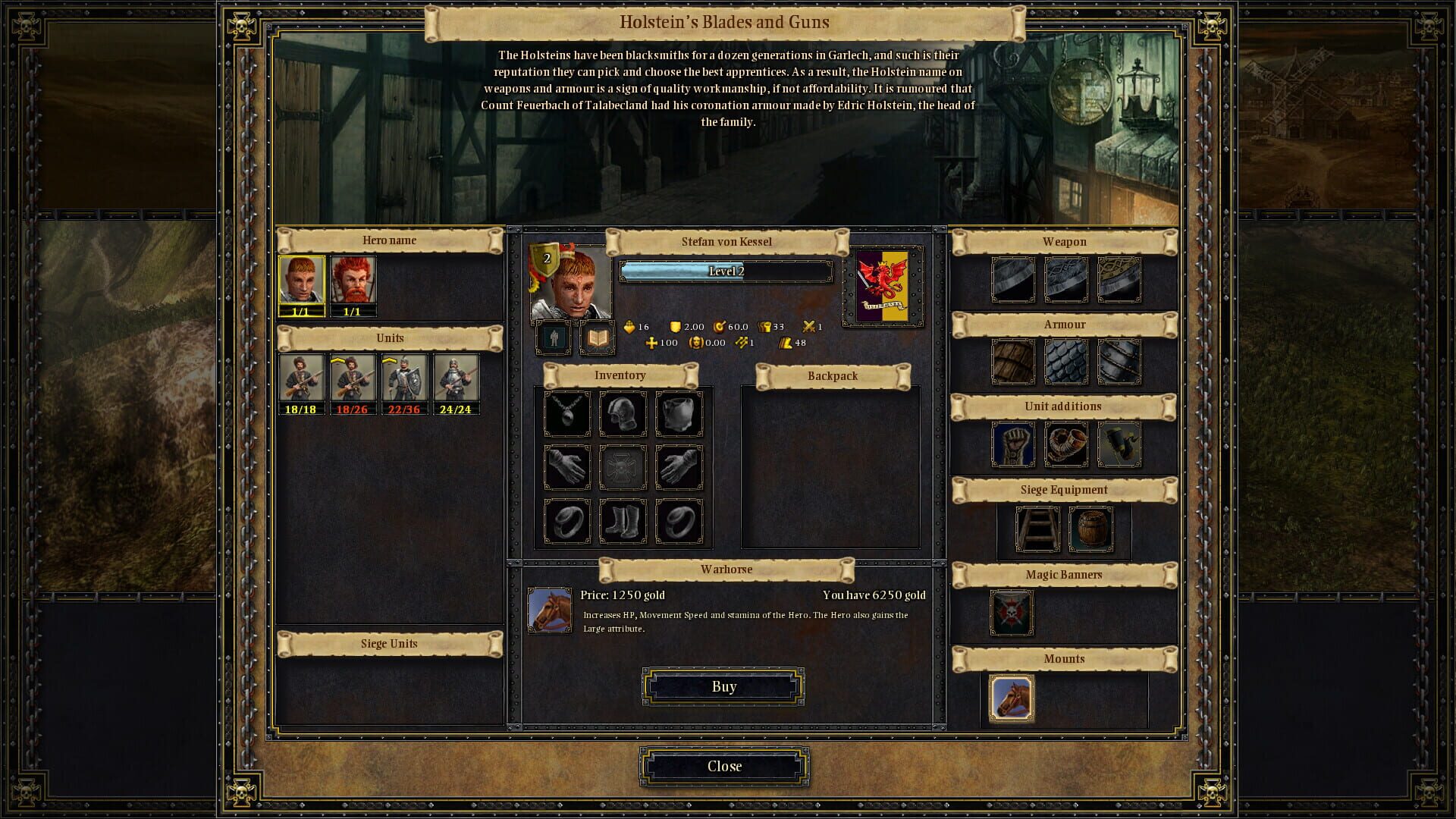Choose the siege ladder under Siege Equipment

pos(1038,531)
